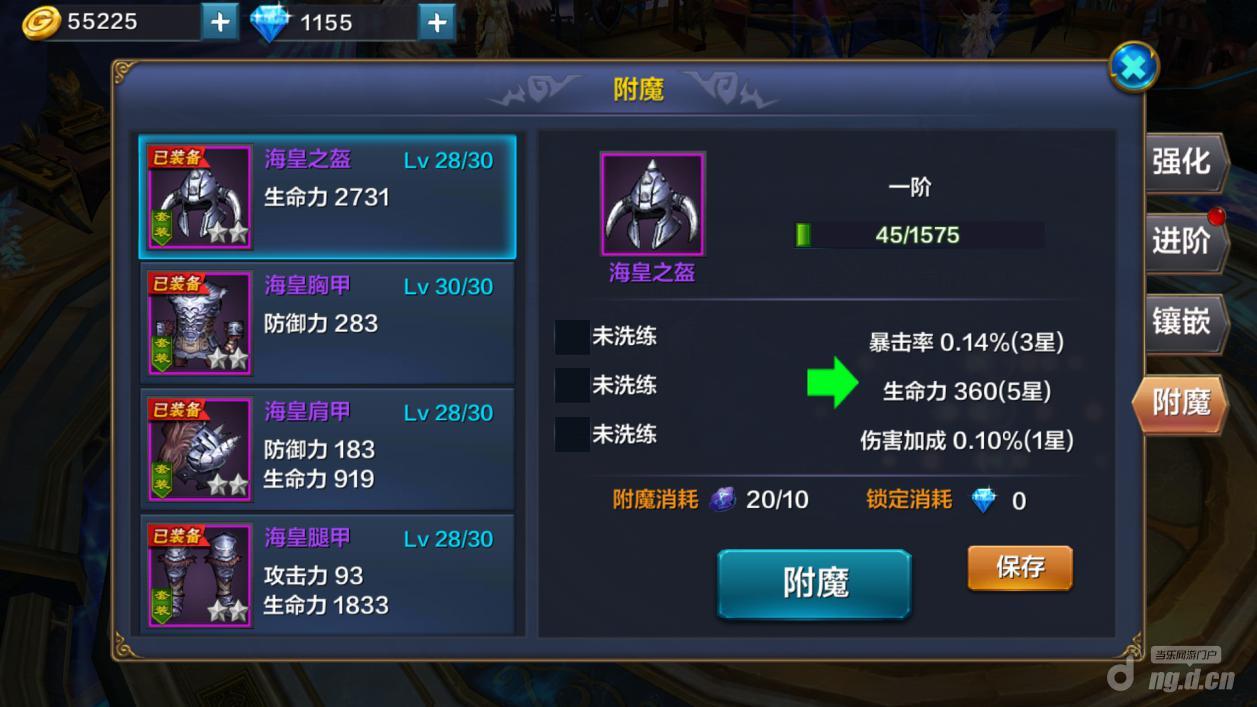Image resolution: width=1257 pixels, height=707 pixels.
Task: Close the 附魔 enchant window
Action: [1134, 67]
